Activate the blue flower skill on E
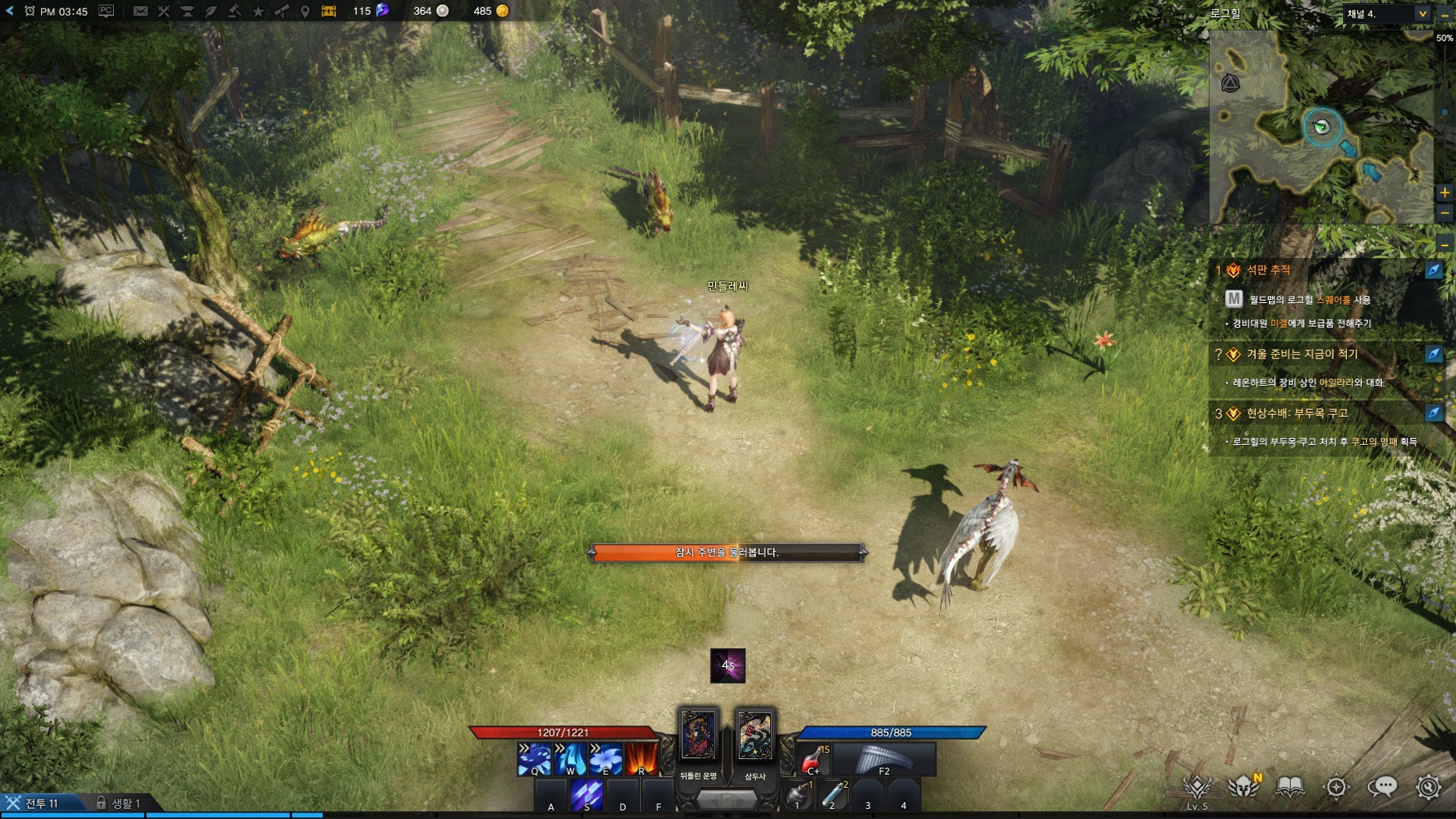The height and width of the screenshot is (819, 1456). [x=605, y=759]
